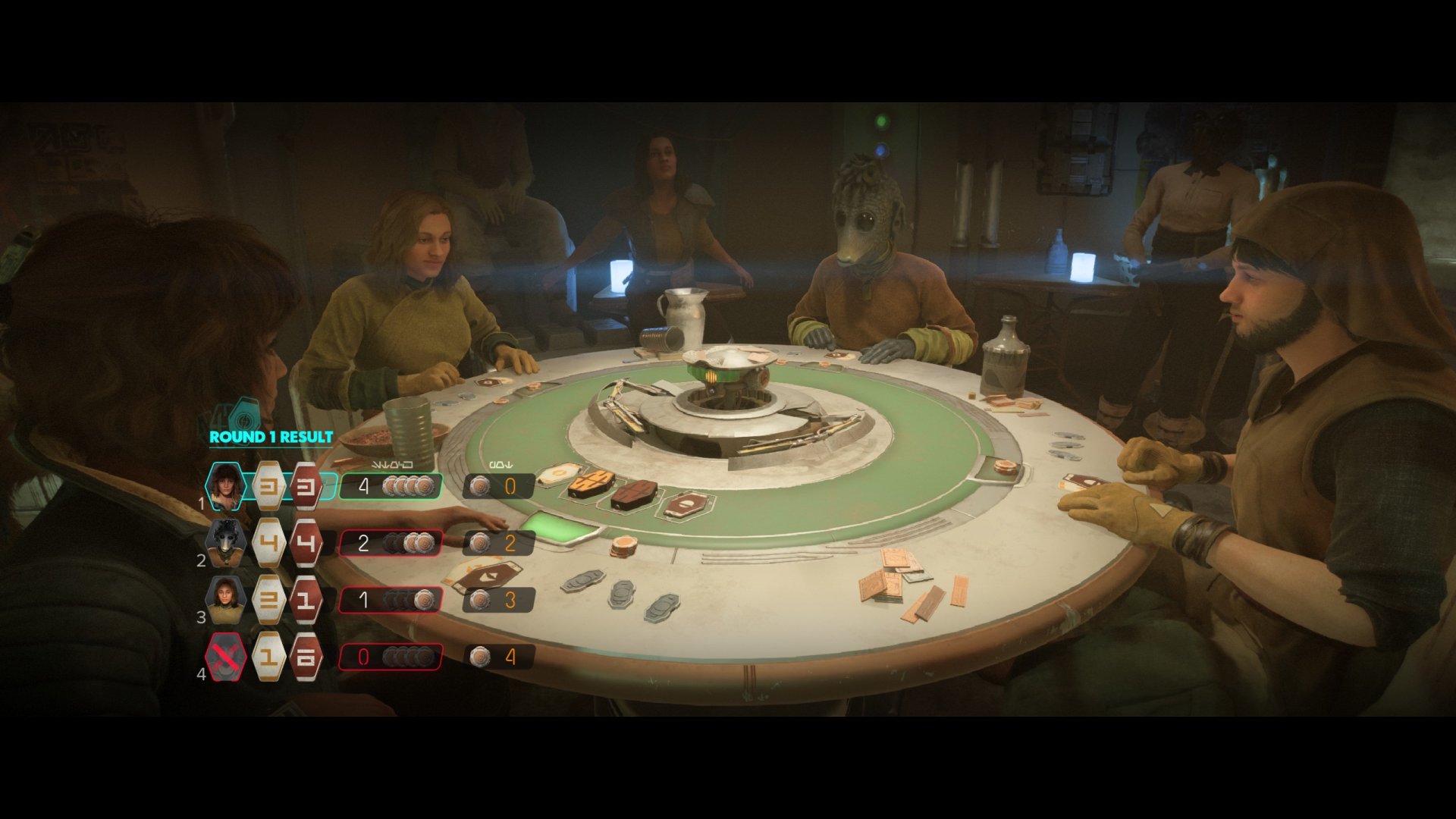Select the eliminated player's crossed-out portrait
Viewport: 1456px width, 819px height.
point(225,656)
